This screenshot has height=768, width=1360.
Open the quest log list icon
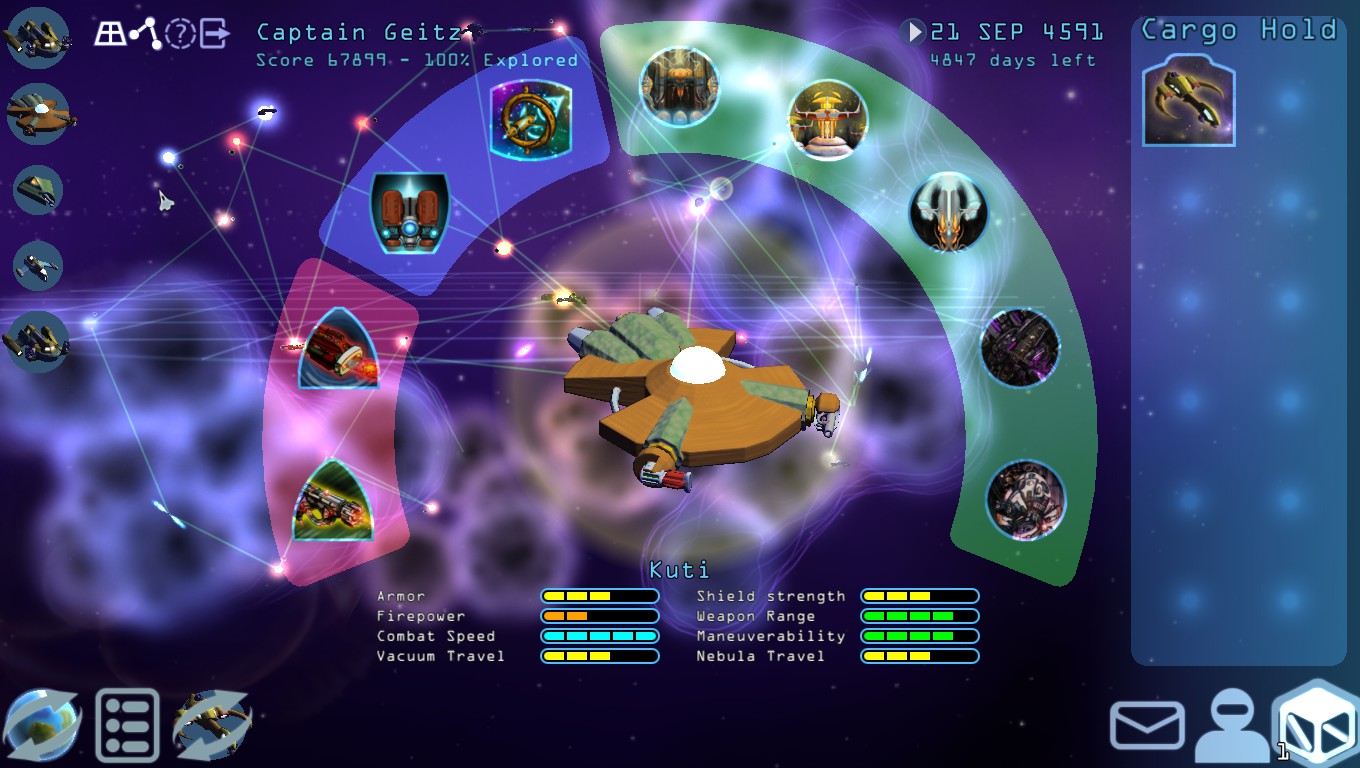click(127, 722)
